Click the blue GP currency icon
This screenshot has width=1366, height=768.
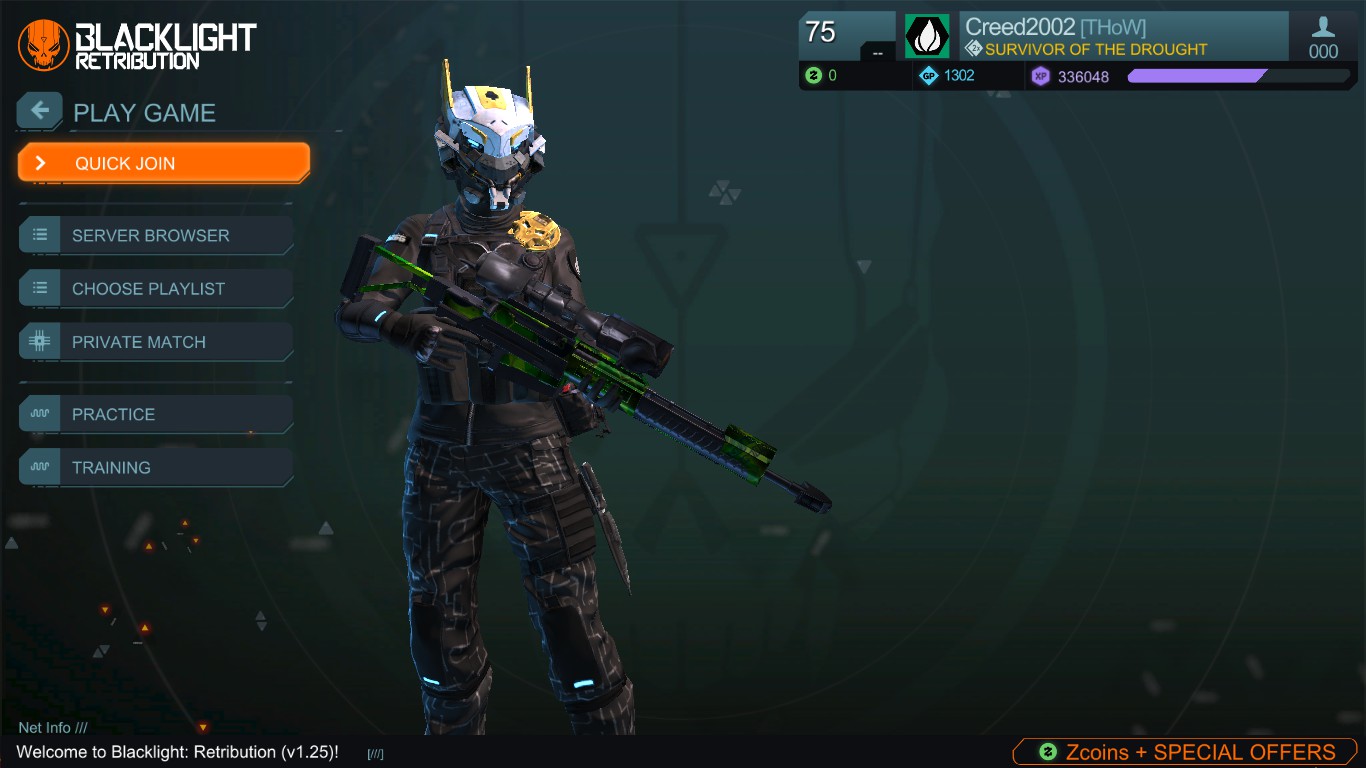(x=929, y=76)
